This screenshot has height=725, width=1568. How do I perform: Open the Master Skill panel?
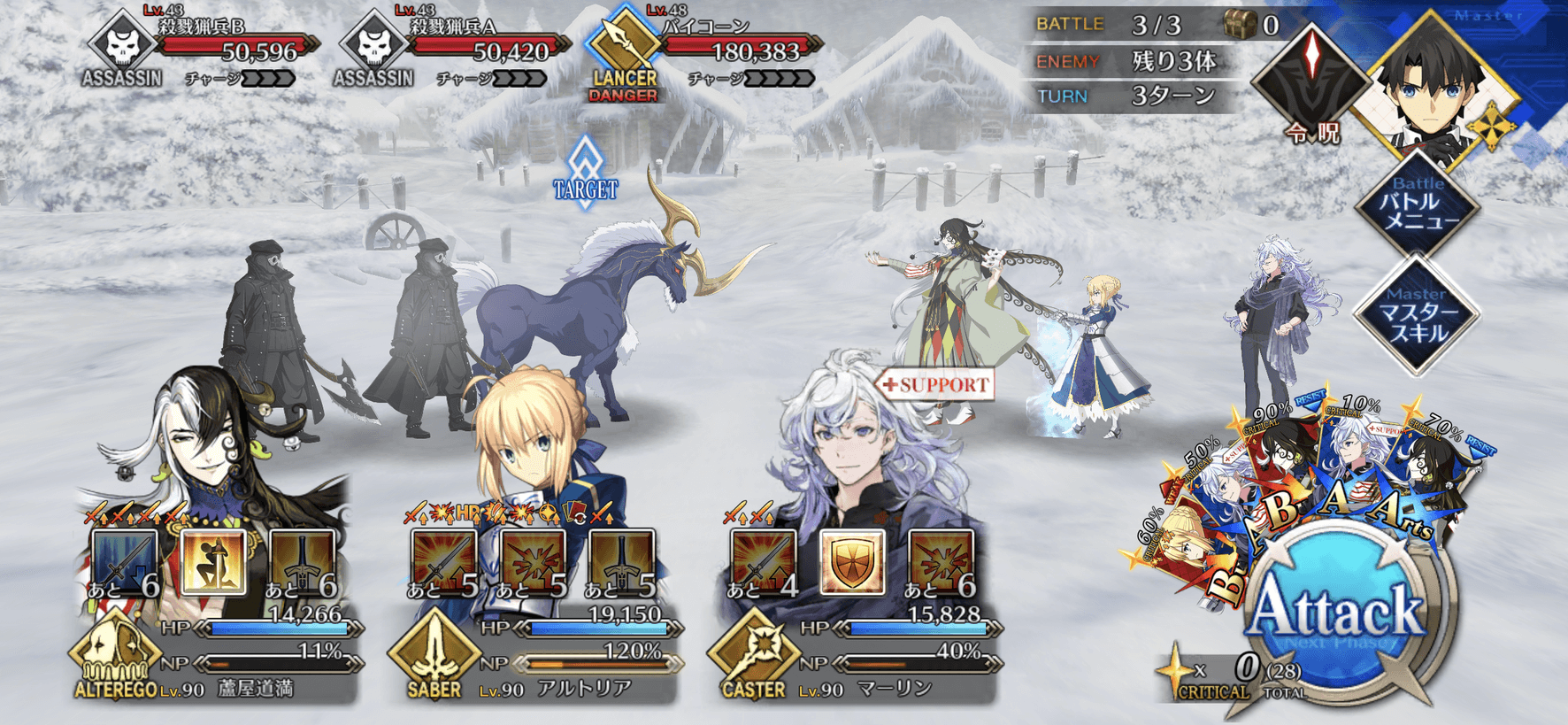pos(1417,314)
